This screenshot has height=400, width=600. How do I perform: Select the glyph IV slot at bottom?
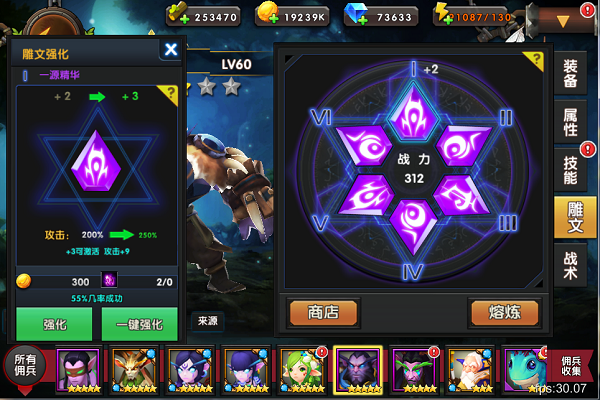tap(413, 219)
